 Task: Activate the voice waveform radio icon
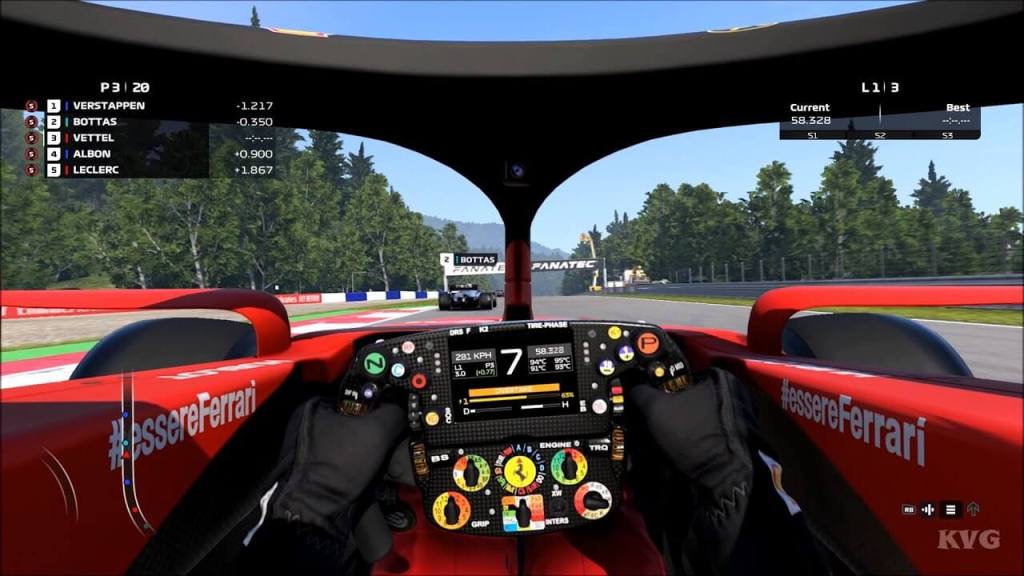[929, 509]
